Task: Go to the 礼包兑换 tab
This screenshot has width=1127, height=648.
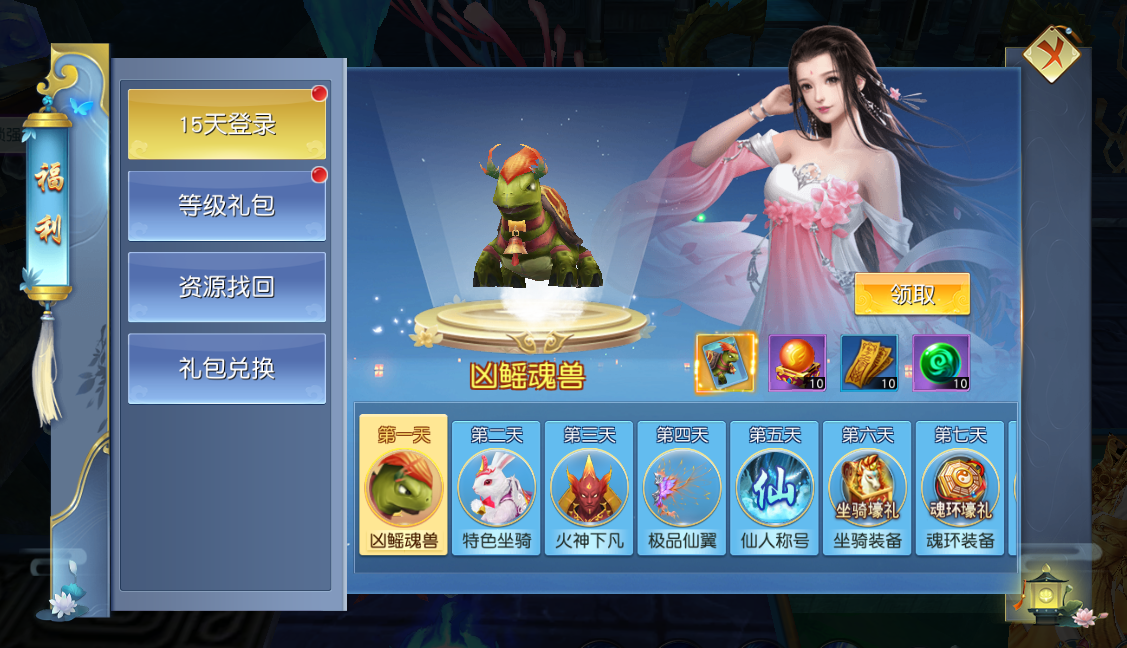Action: (x=227, y=368)
